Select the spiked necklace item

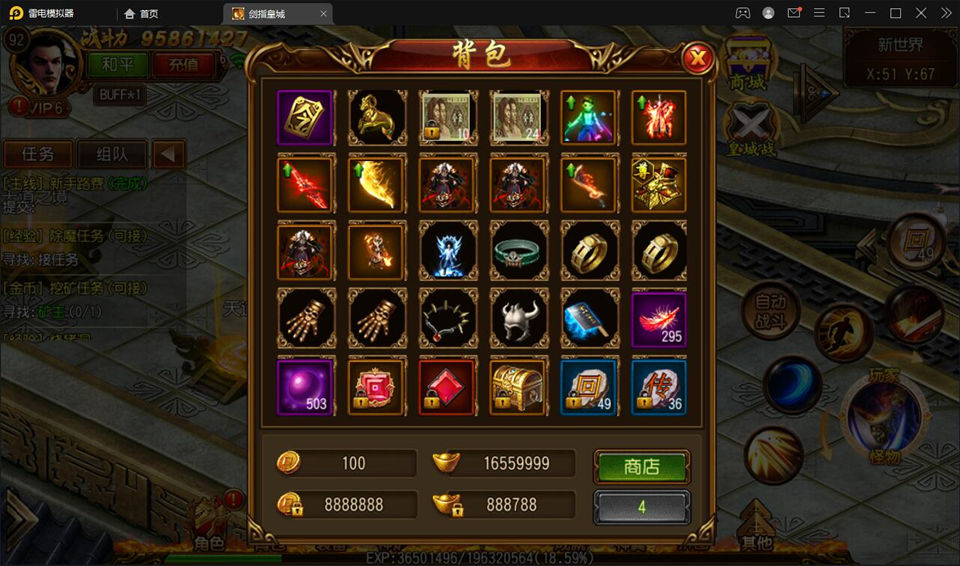[447, 318]
